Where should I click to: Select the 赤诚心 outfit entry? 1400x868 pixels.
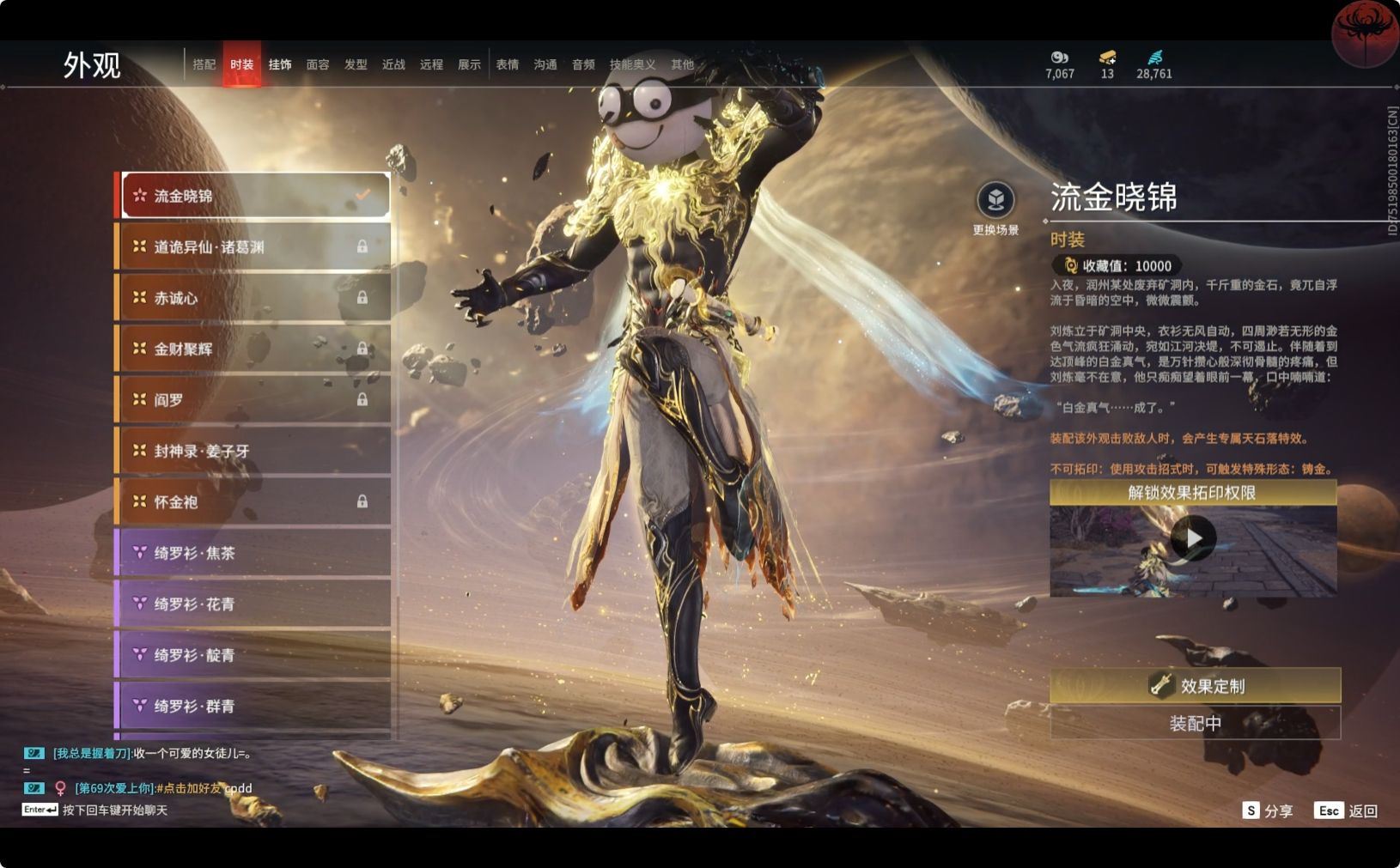click(x=255, y=298)
